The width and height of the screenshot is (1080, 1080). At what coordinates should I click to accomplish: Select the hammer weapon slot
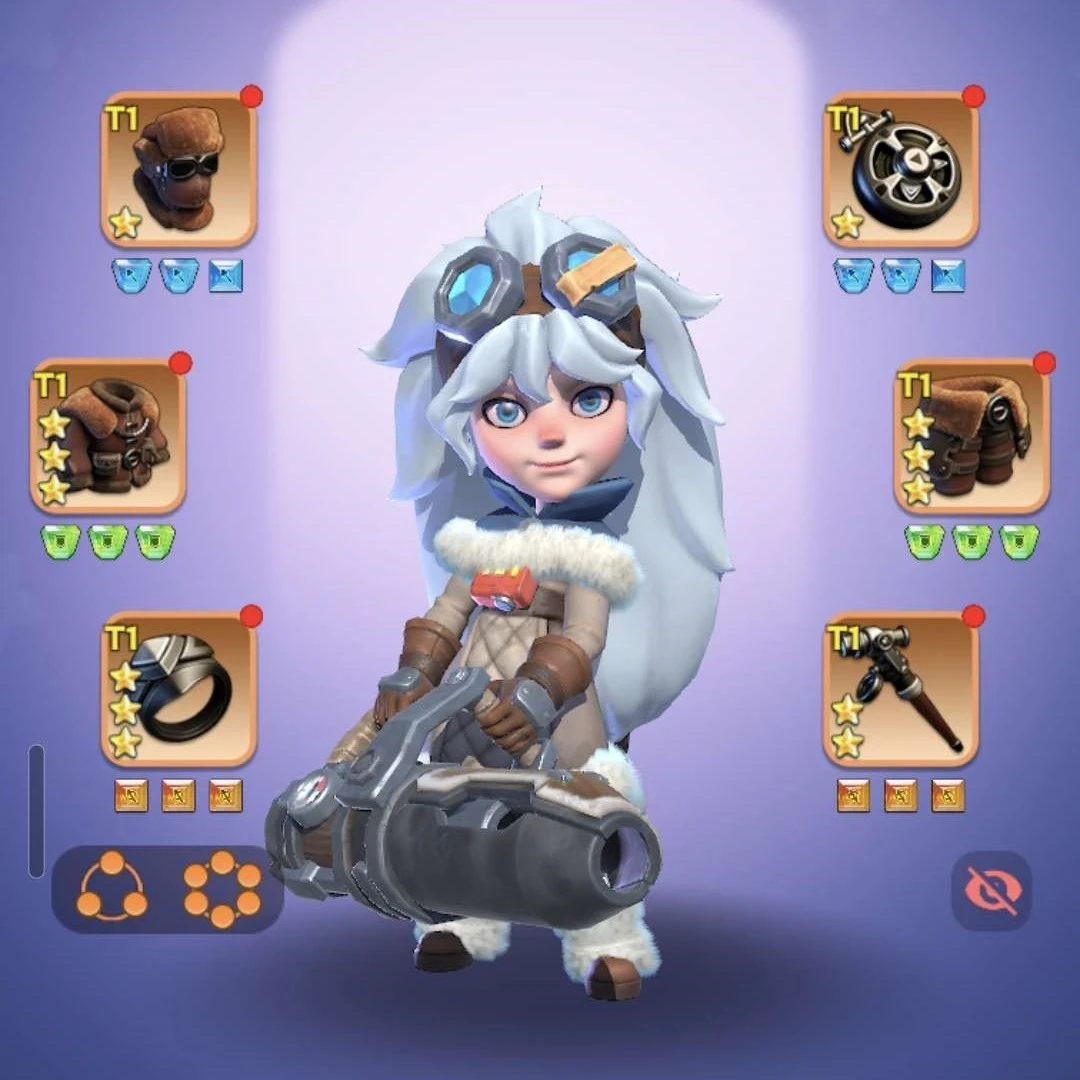[901, 688]
